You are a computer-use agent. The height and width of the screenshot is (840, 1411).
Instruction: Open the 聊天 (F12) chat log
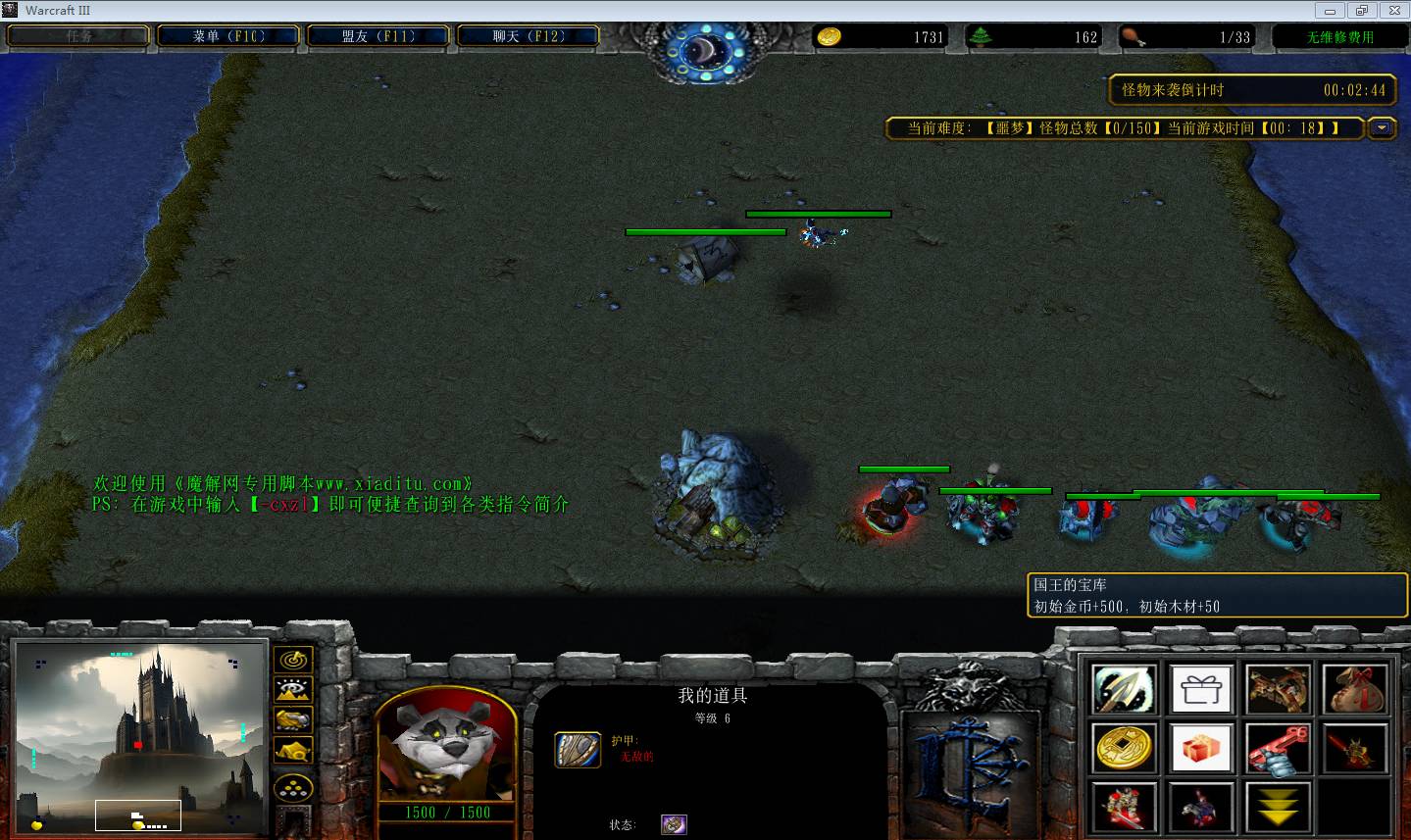pos(529,36)
